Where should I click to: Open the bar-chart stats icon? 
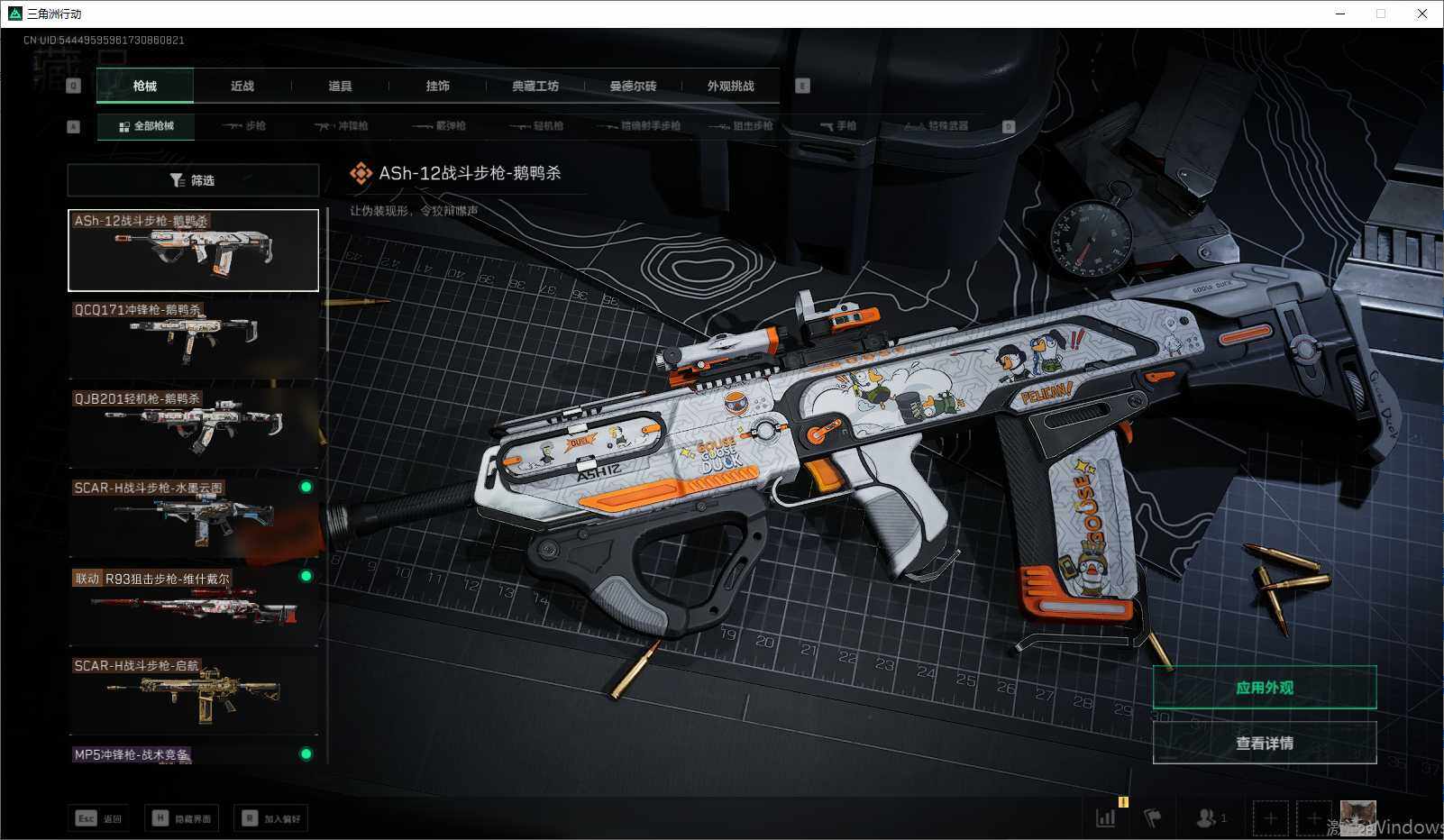tap(1105, 818)
